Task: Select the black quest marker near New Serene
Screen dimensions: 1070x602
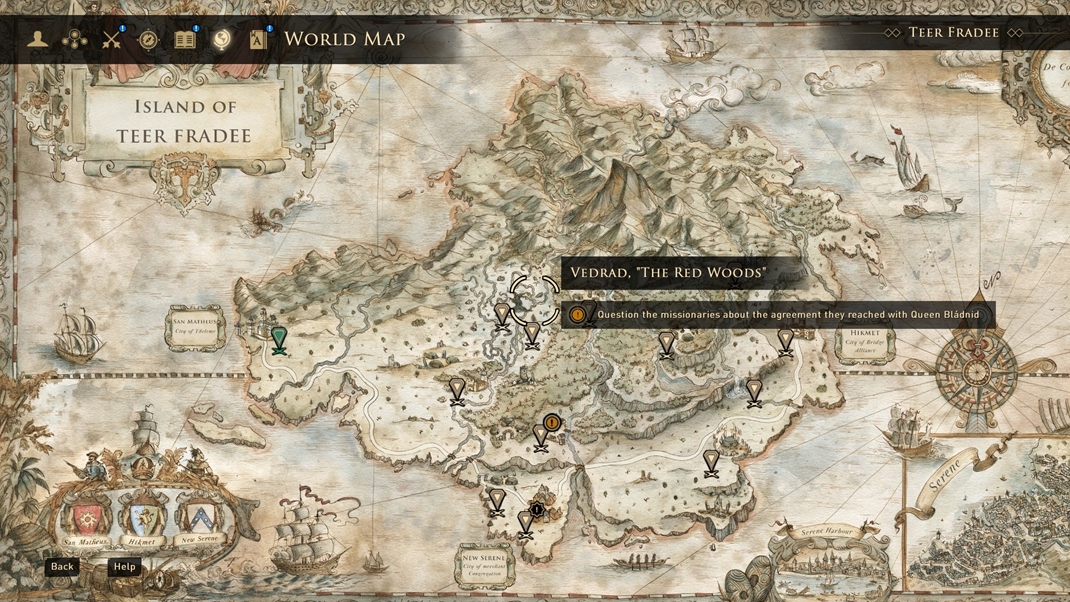Action: [537, 510]
